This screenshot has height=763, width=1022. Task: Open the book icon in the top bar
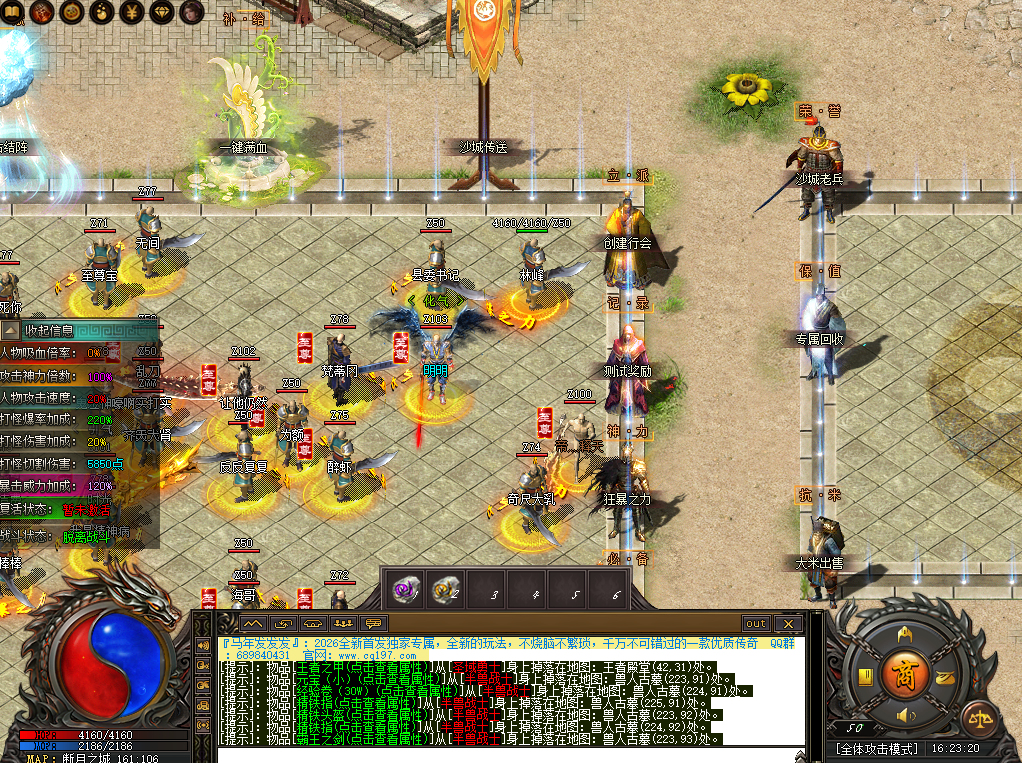pos(11,12)
